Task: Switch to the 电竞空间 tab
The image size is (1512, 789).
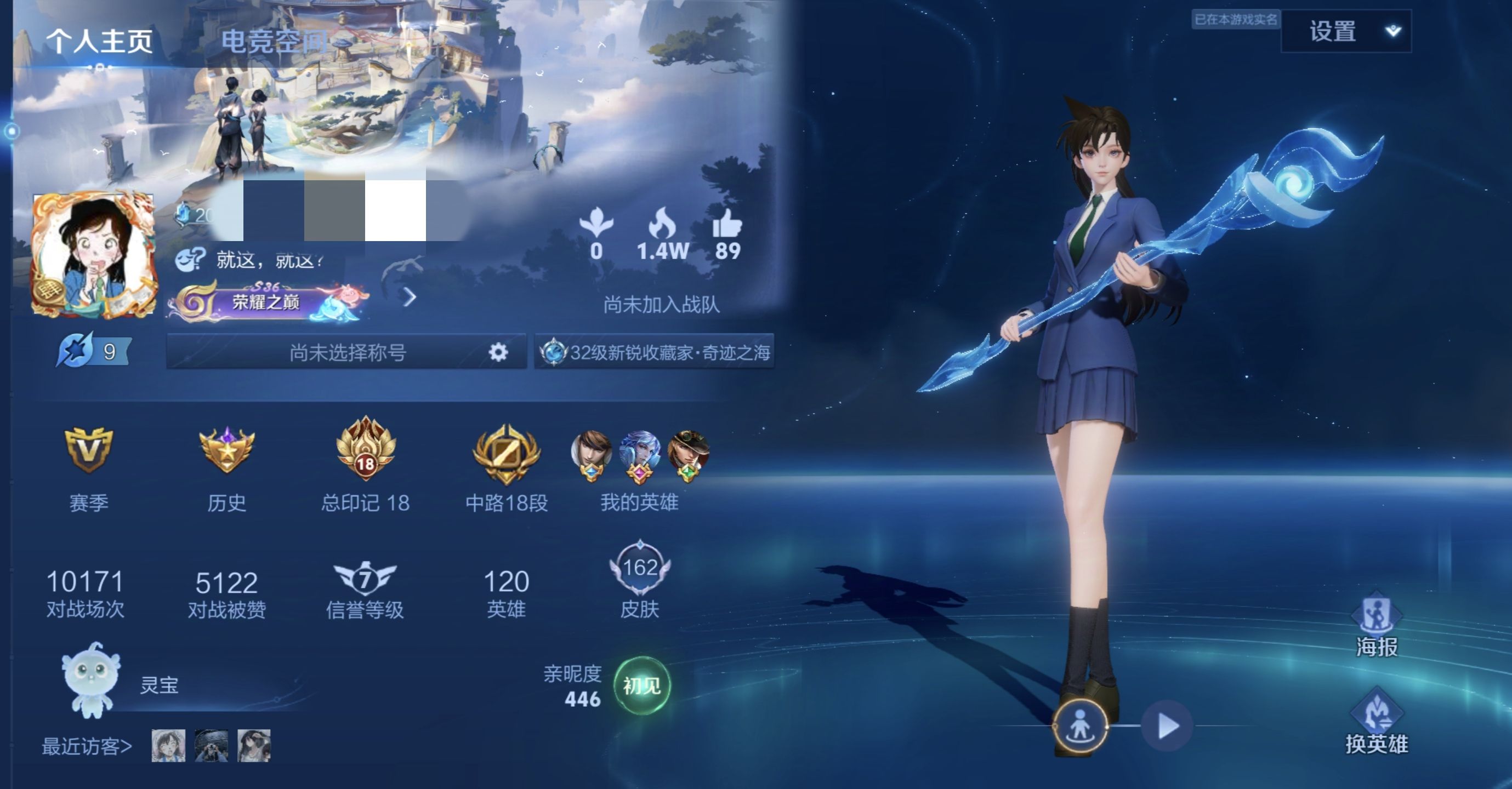Action: pos(274,41)
